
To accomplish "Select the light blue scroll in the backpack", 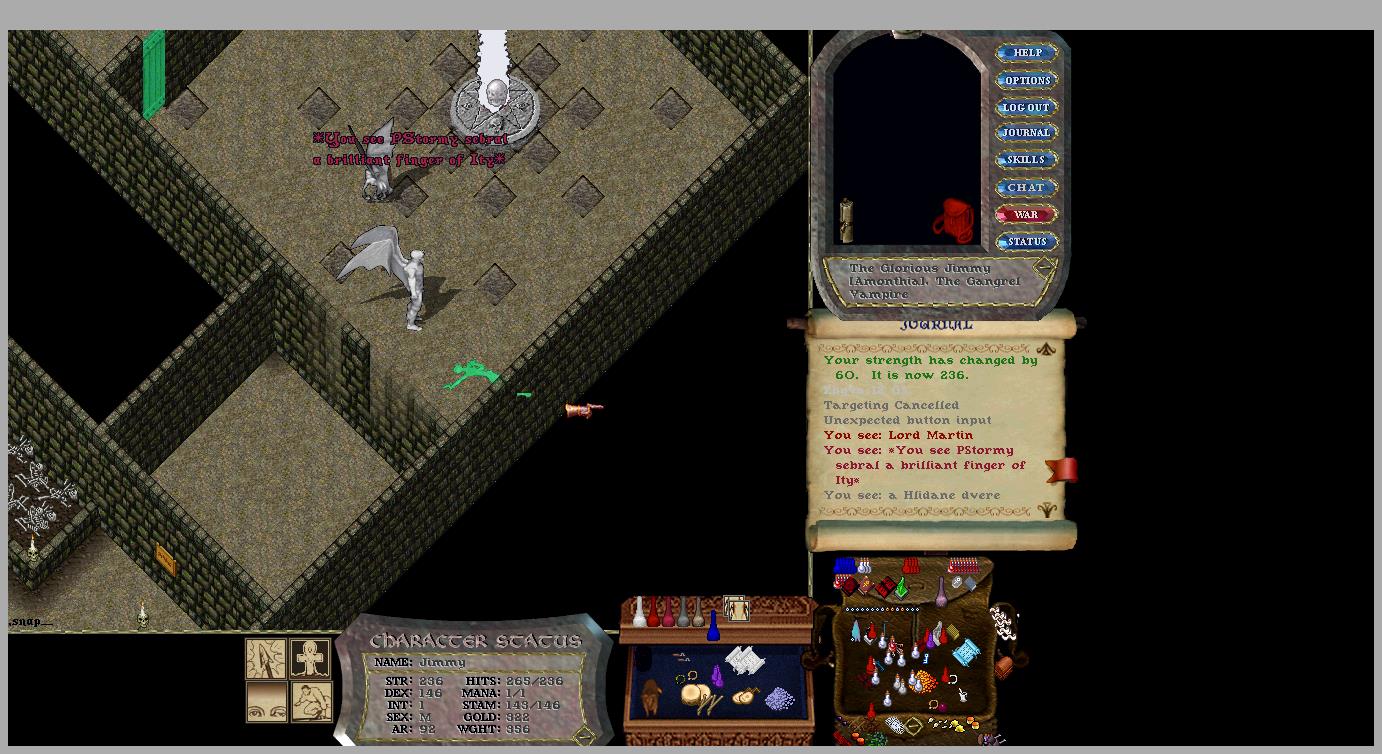I will pyautogui.click(x=966, y=653).
